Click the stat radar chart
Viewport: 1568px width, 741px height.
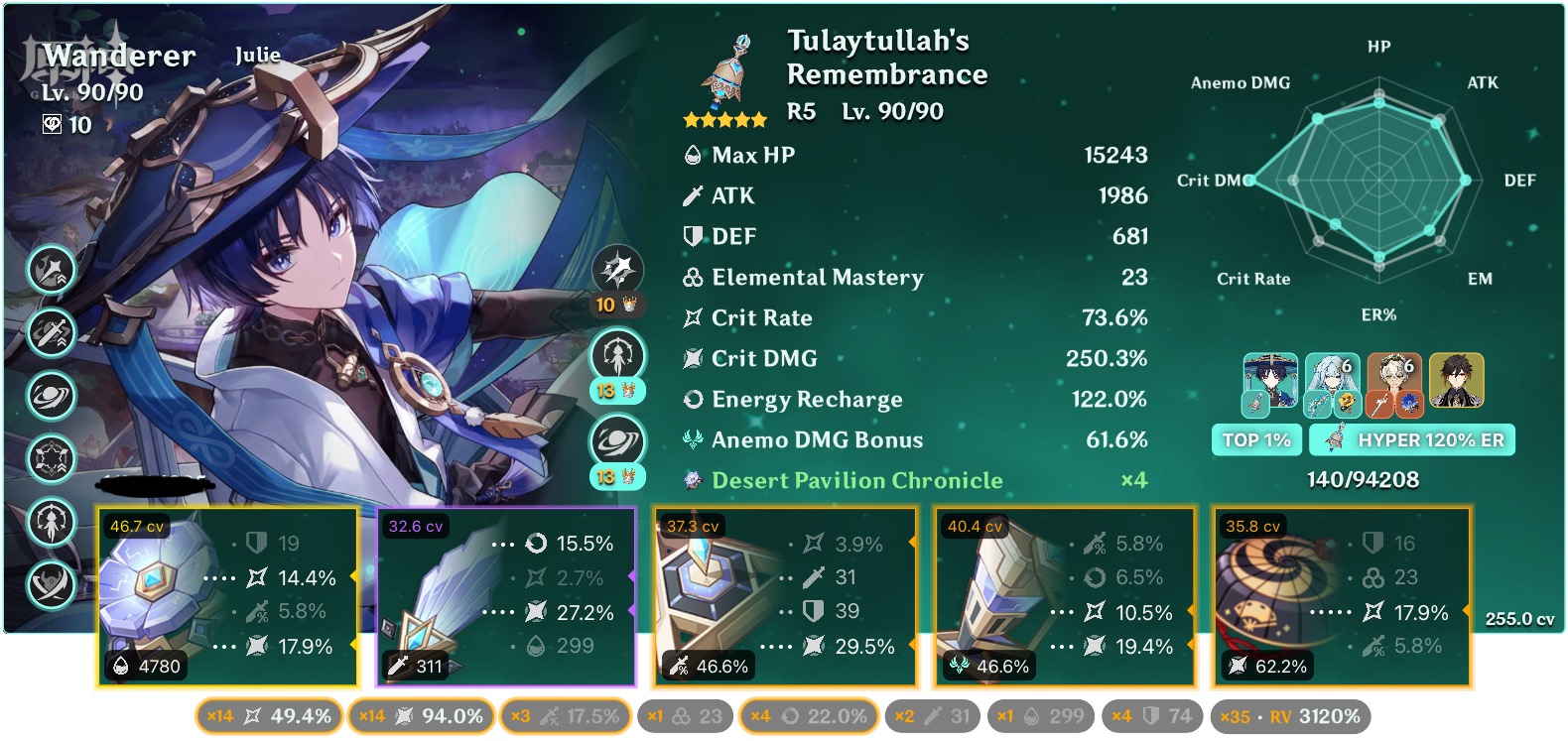1377,181
